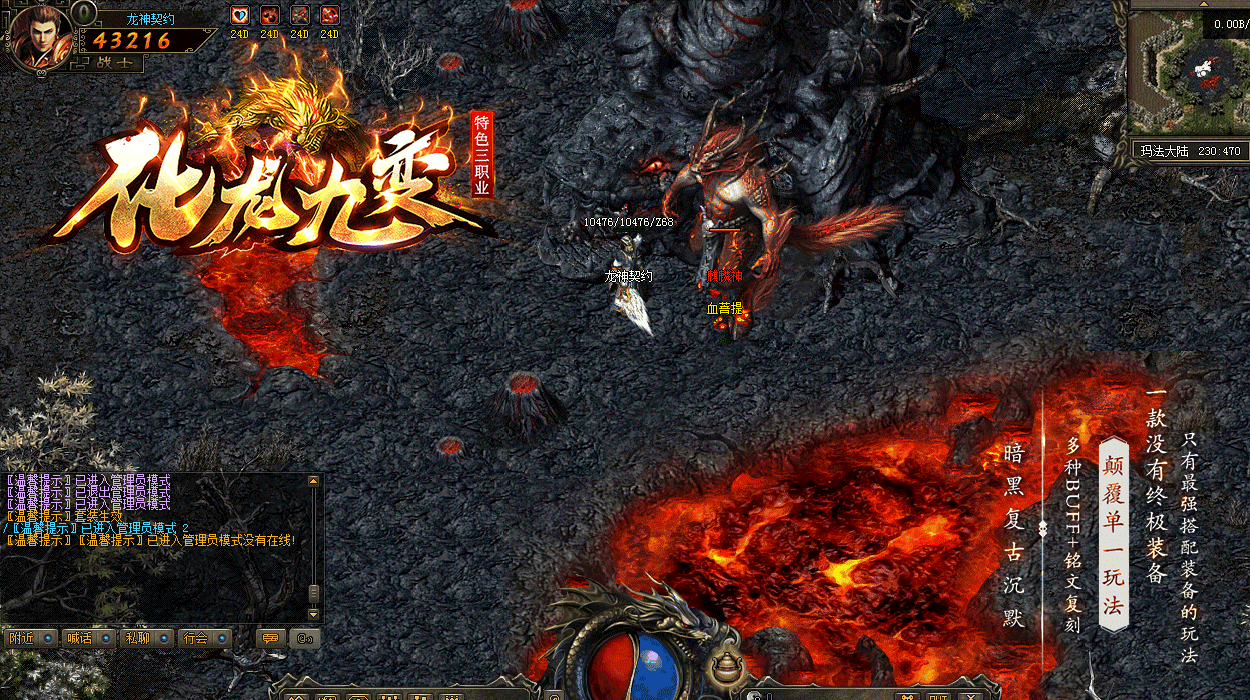Click the green eye orb beside portrait

point(84,13)
